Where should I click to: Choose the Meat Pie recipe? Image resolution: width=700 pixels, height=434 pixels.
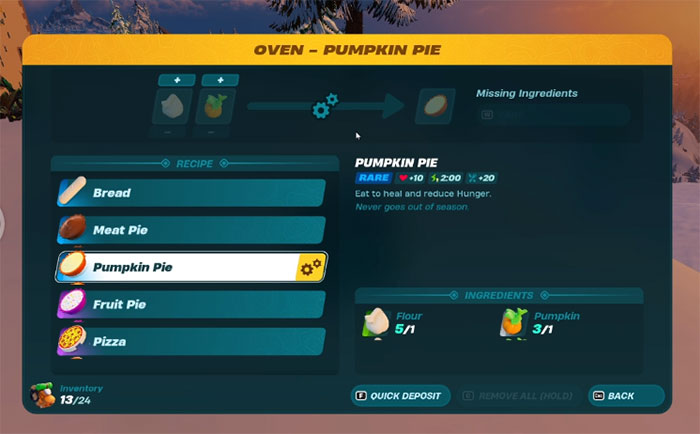(190, 230)
